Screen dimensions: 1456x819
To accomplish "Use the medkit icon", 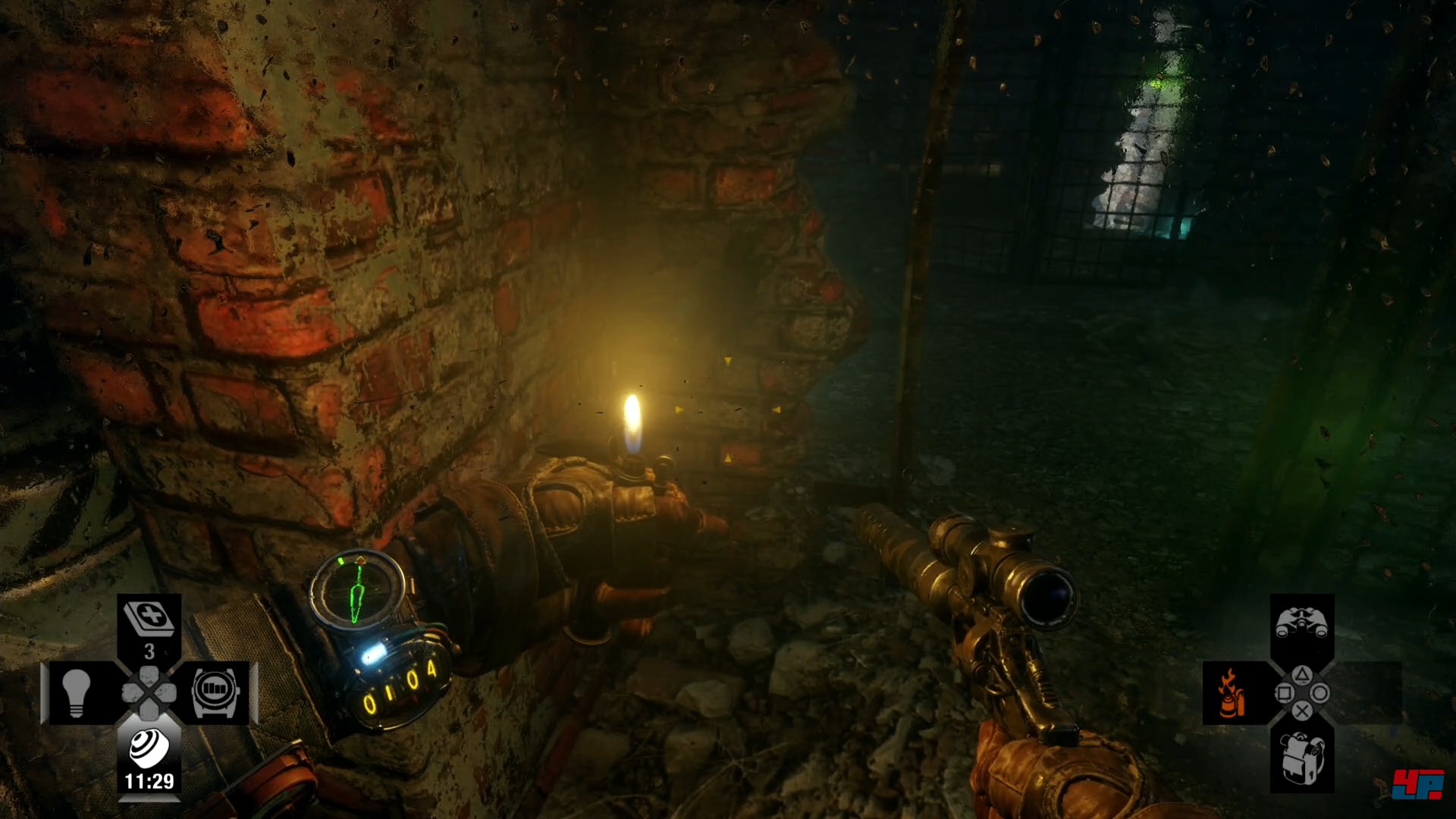I will coord(149,619).
